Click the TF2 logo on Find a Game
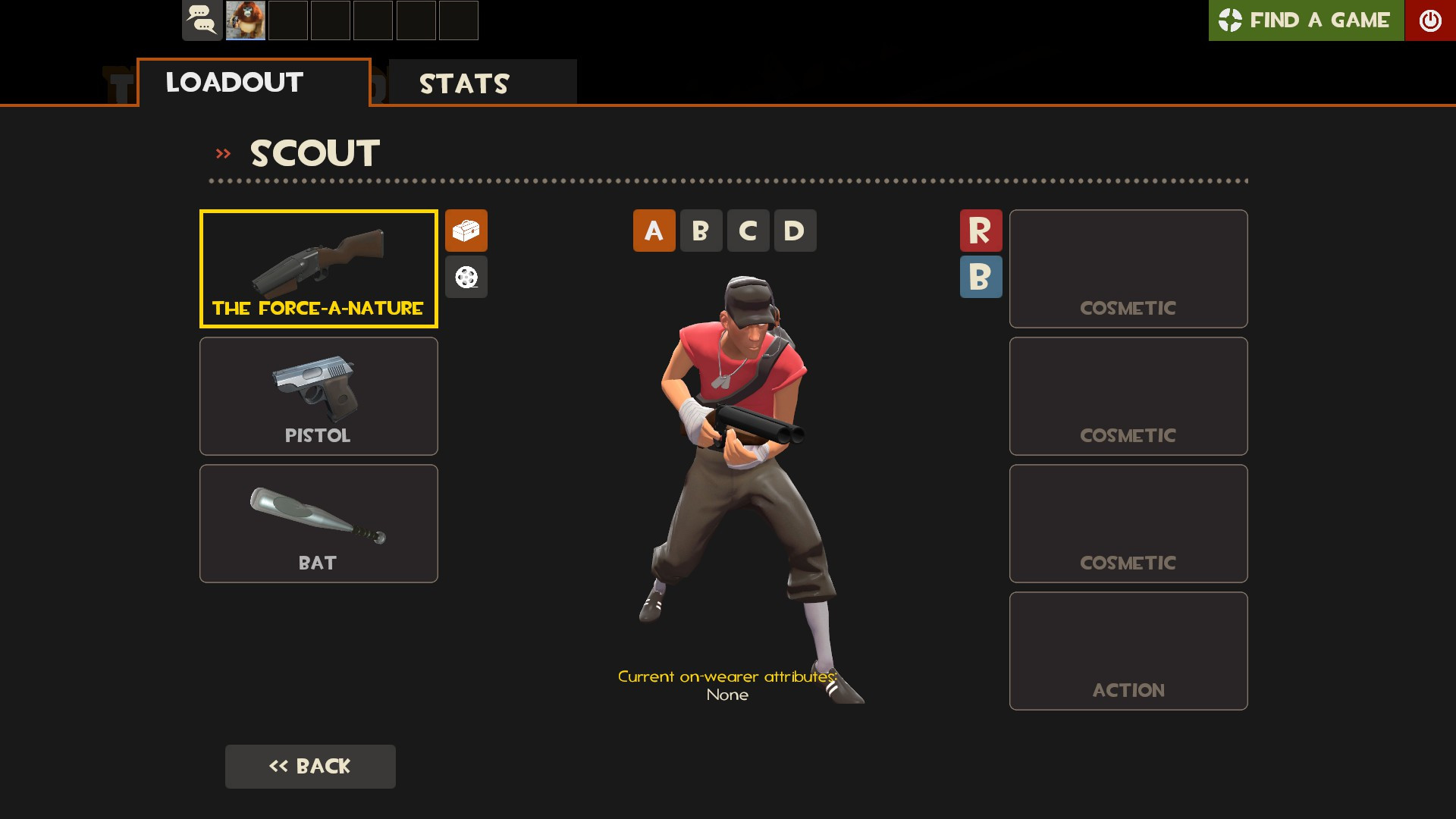The height and width of the screenshot is (819, 1456). (1232, 20)
